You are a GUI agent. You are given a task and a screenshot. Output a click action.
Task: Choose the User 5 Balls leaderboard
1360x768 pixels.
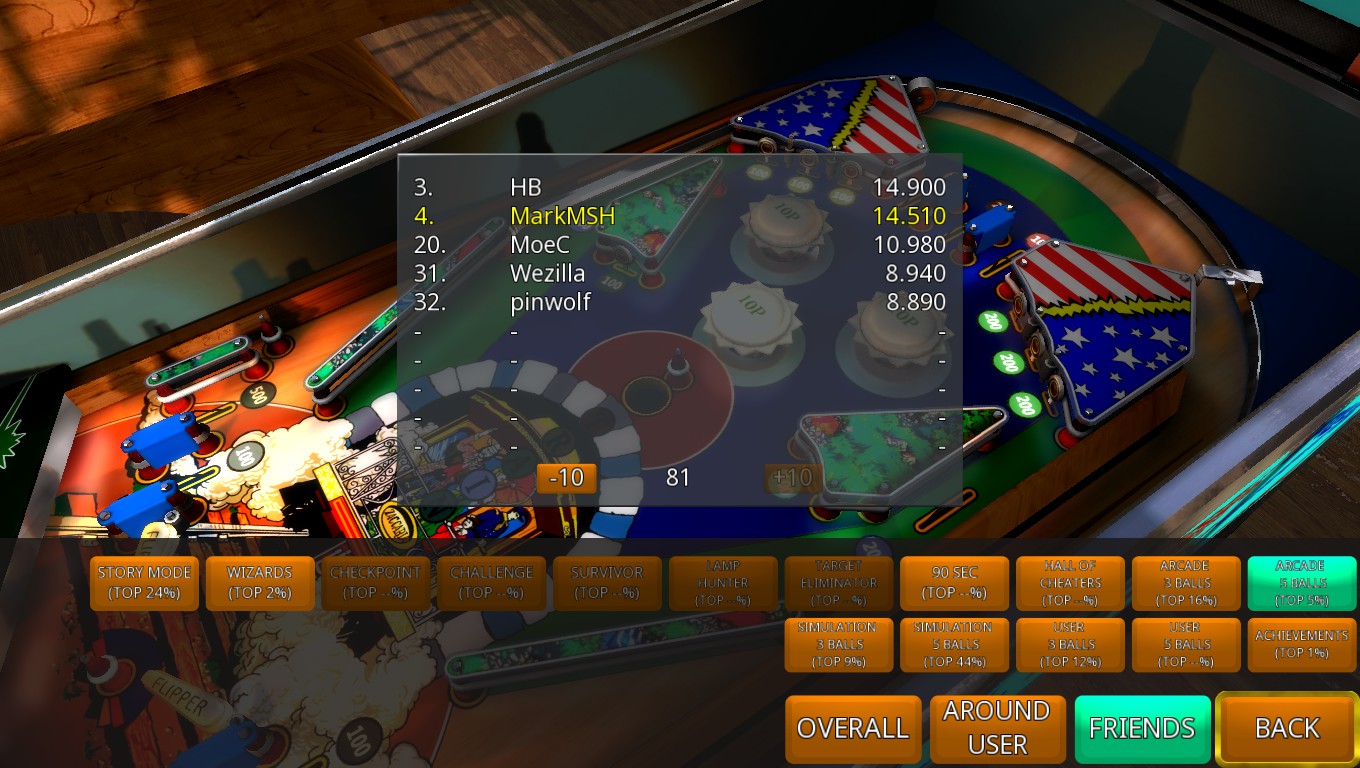click(1186, 645)
